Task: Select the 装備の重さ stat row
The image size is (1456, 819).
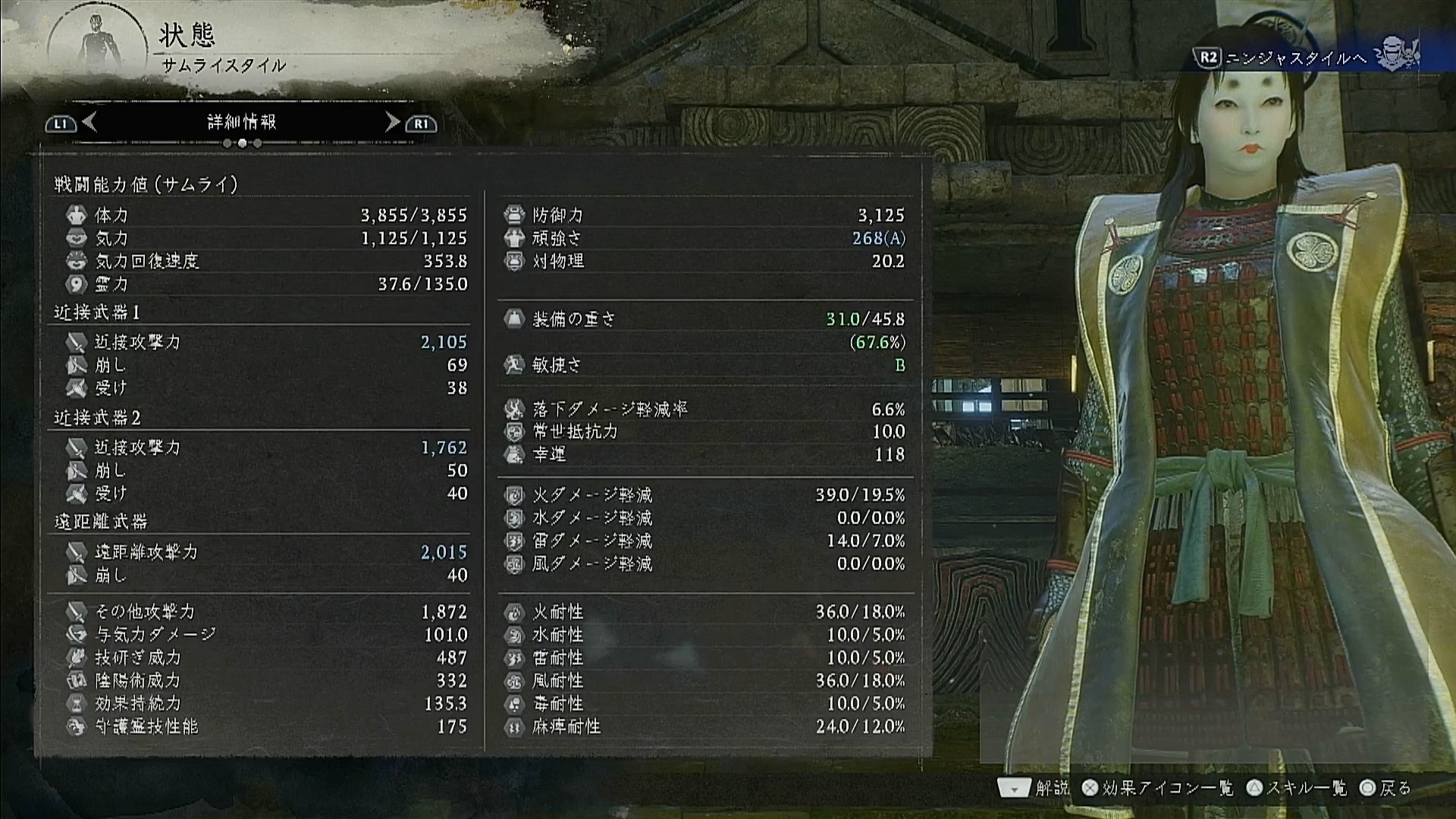Action: point(704,319)
